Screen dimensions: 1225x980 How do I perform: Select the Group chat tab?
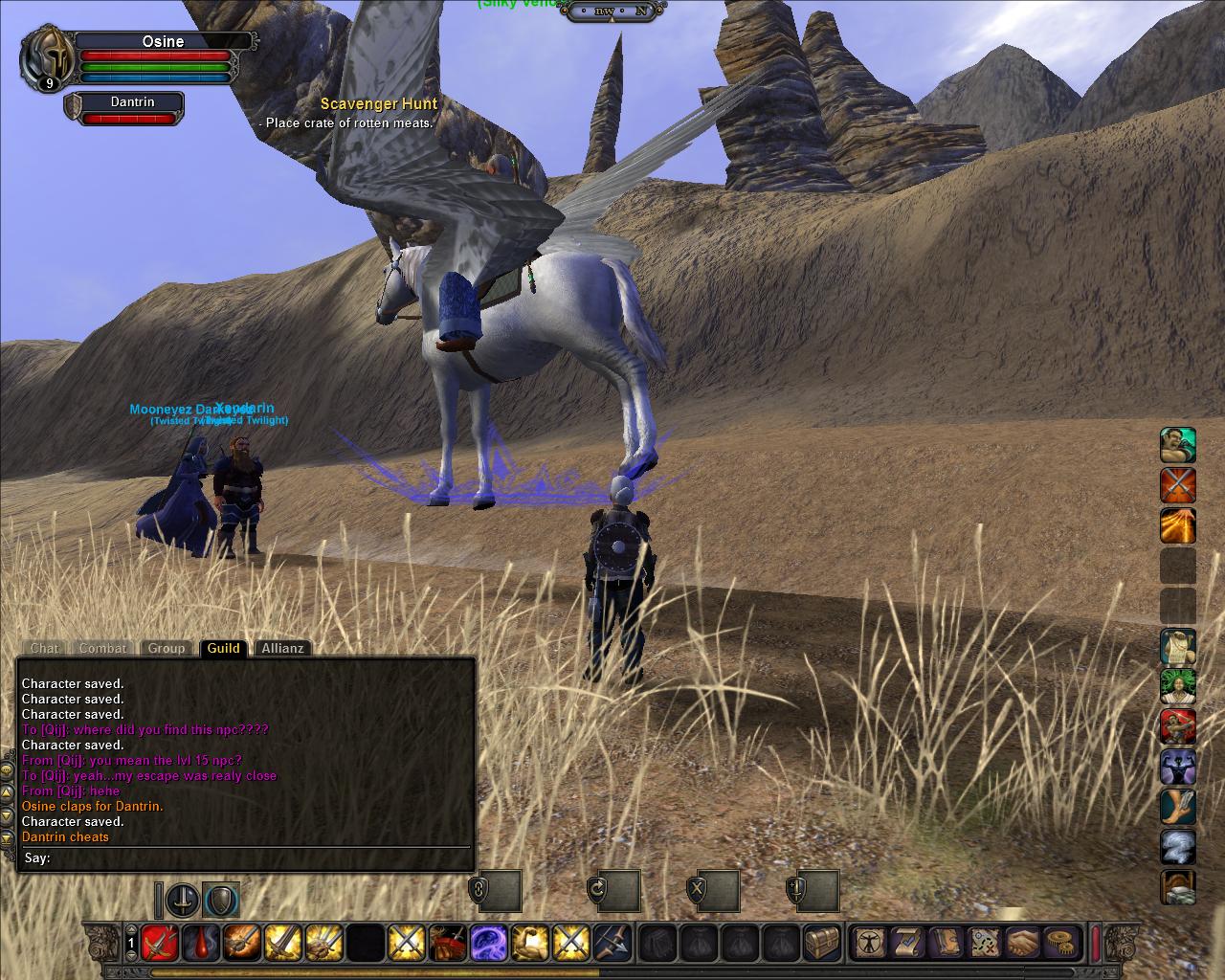point(167,648)
